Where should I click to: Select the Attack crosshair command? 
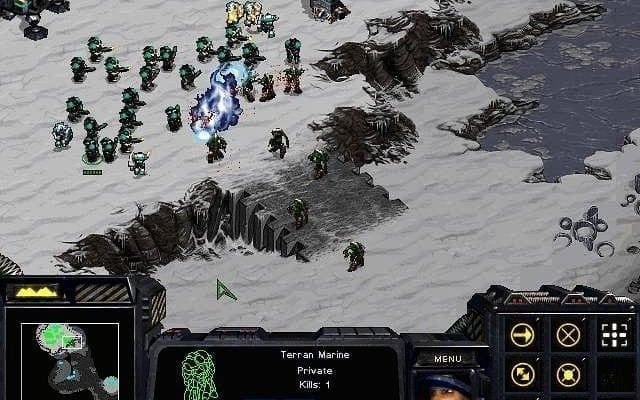(x=614, y=334)
